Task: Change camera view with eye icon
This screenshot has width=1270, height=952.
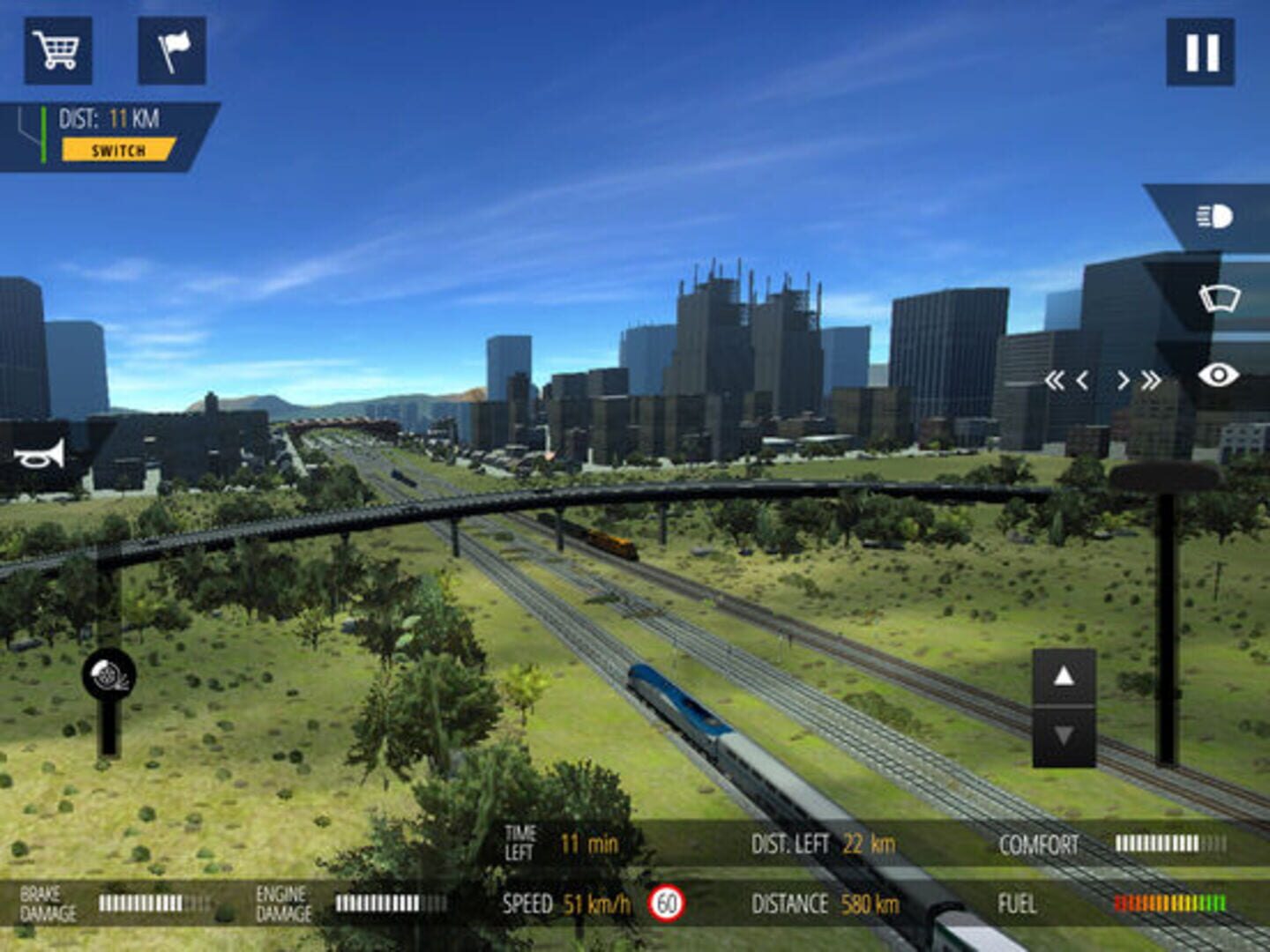Action: coord(1218,376)
